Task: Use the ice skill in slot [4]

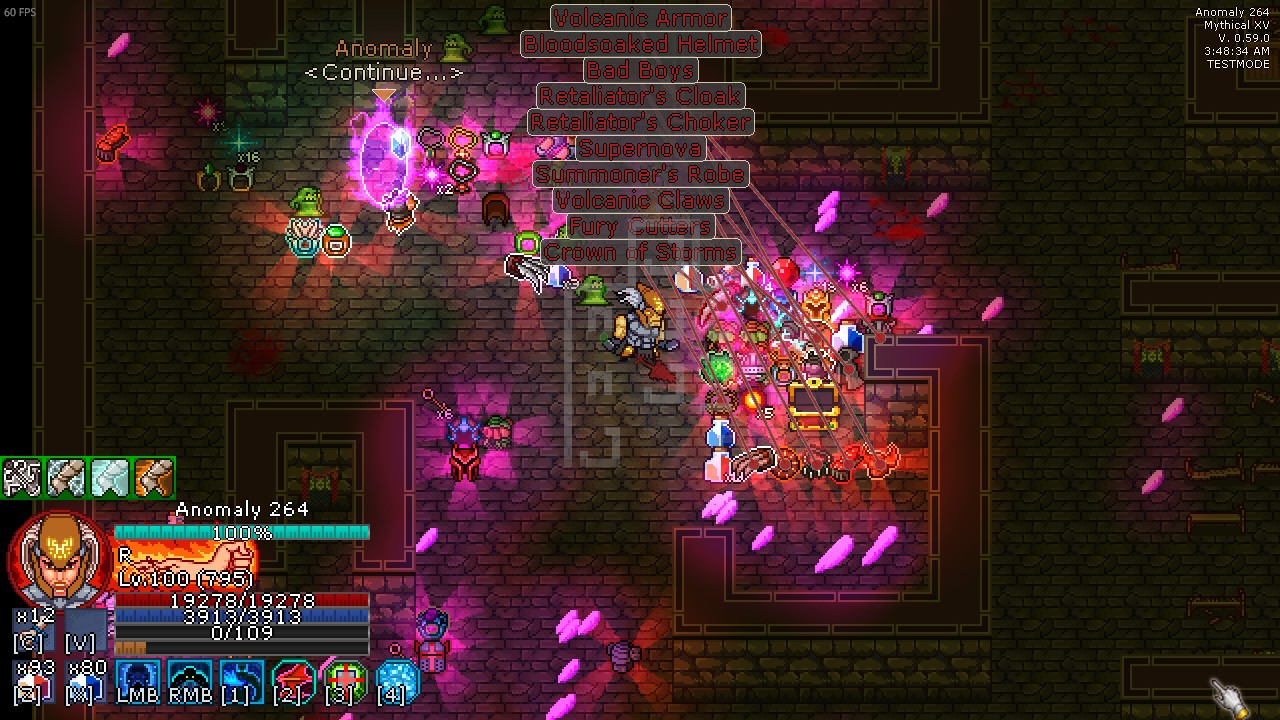Action: pyautogui.click(x=396, y=682)
